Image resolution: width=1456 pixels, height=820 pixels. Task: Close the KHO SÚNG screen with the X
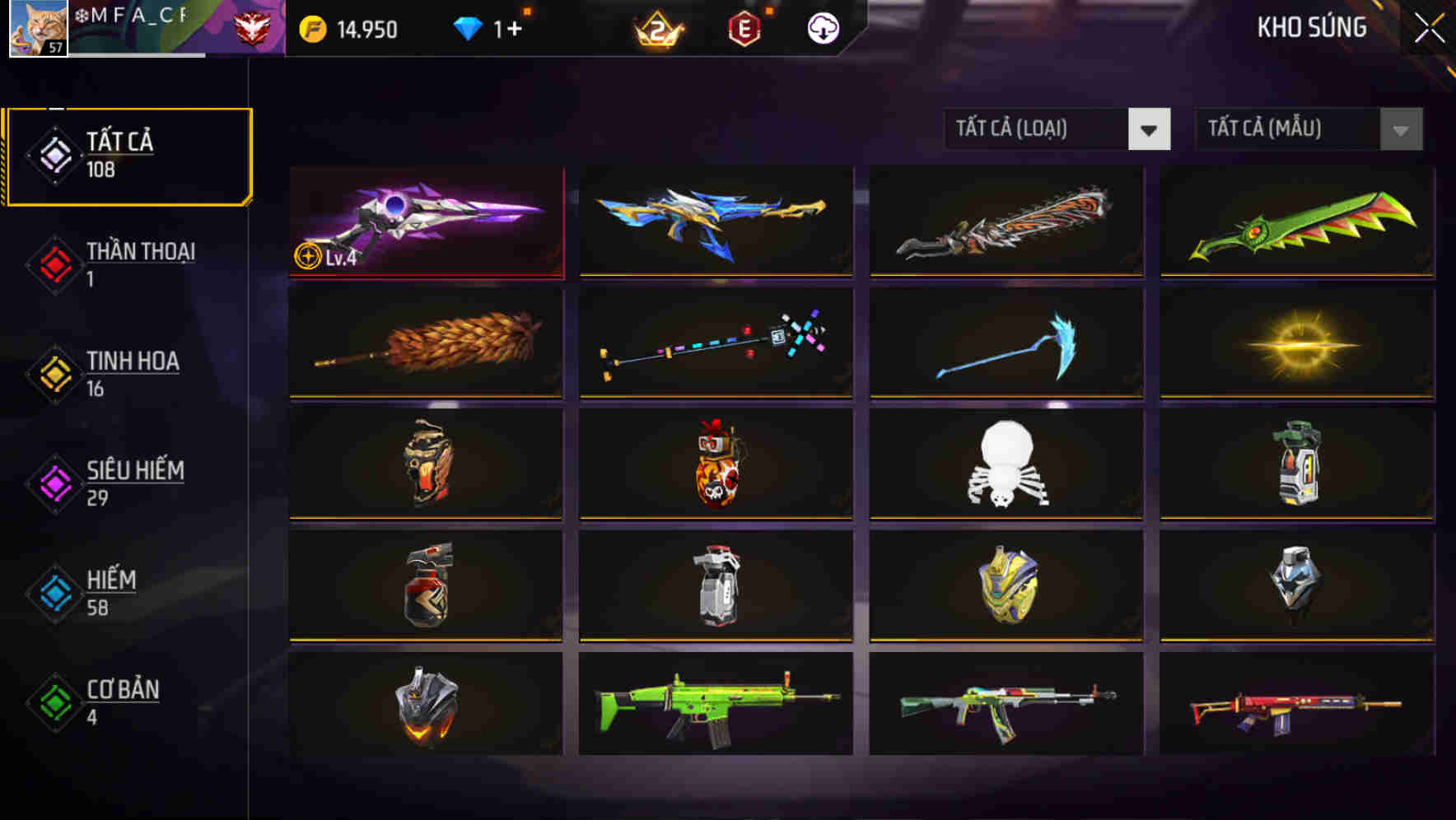pyautogui.click(x=1431, y=27)
